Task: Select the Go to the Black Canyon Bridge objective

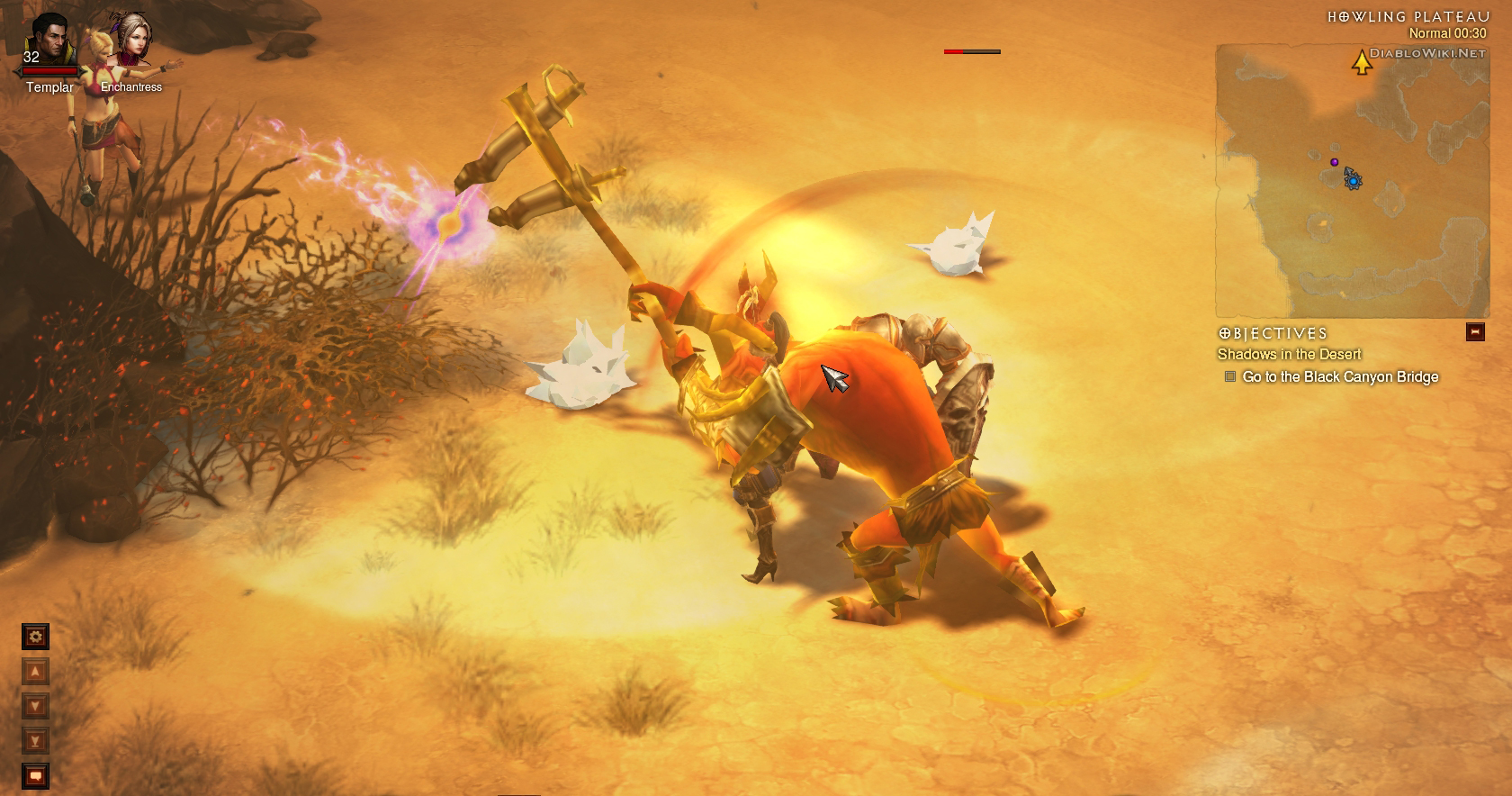Action: click(1340, 376)
